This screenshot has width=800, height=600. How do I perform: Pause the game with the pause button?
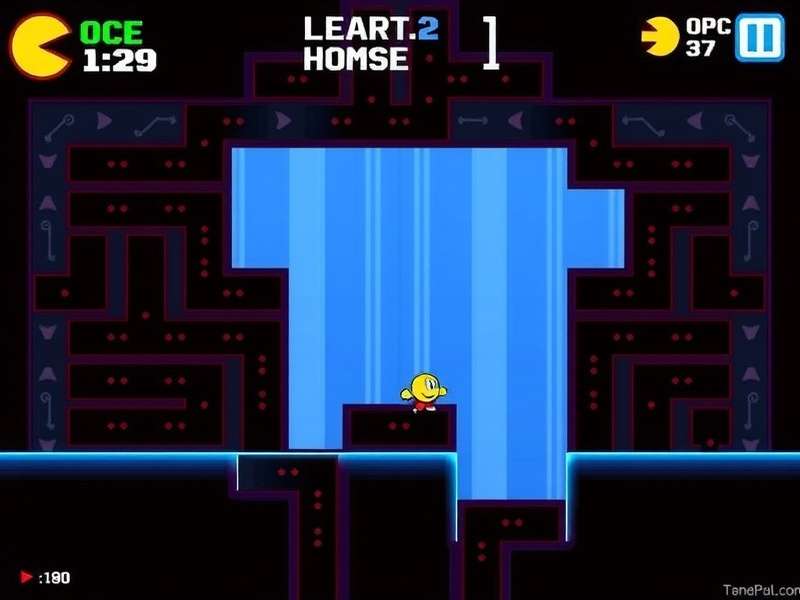coord(760,39)
